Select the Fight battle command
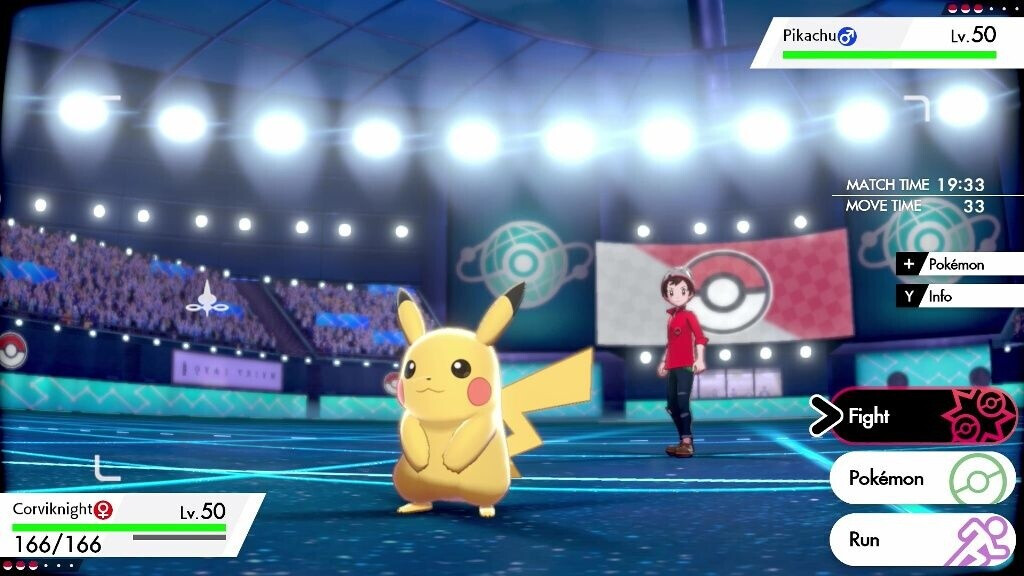Screen dimensions: 1024x576 (x=915, y=416)
